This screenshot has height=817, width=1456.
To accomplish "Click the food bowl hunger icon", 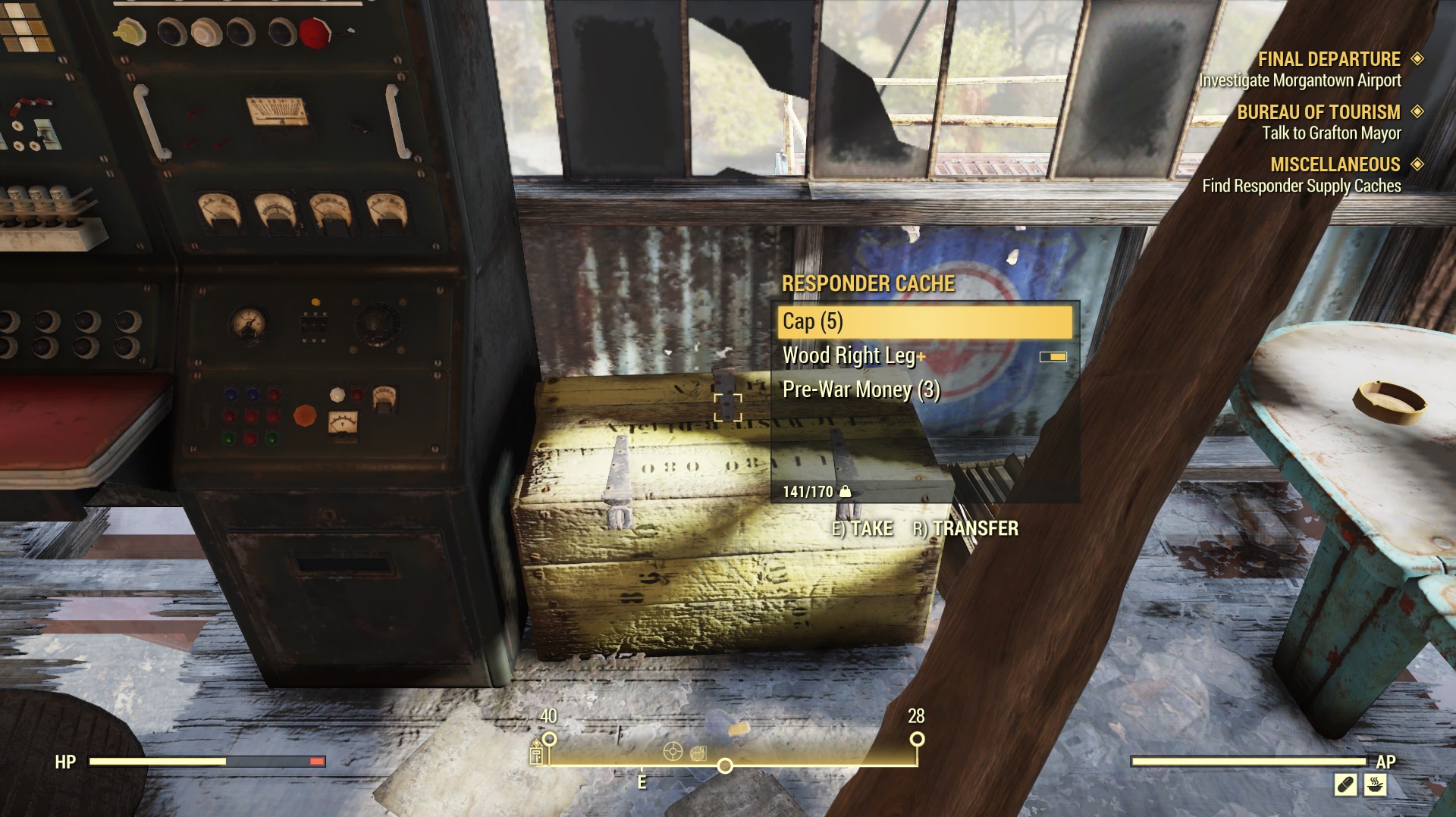I will coord(1375,784).
